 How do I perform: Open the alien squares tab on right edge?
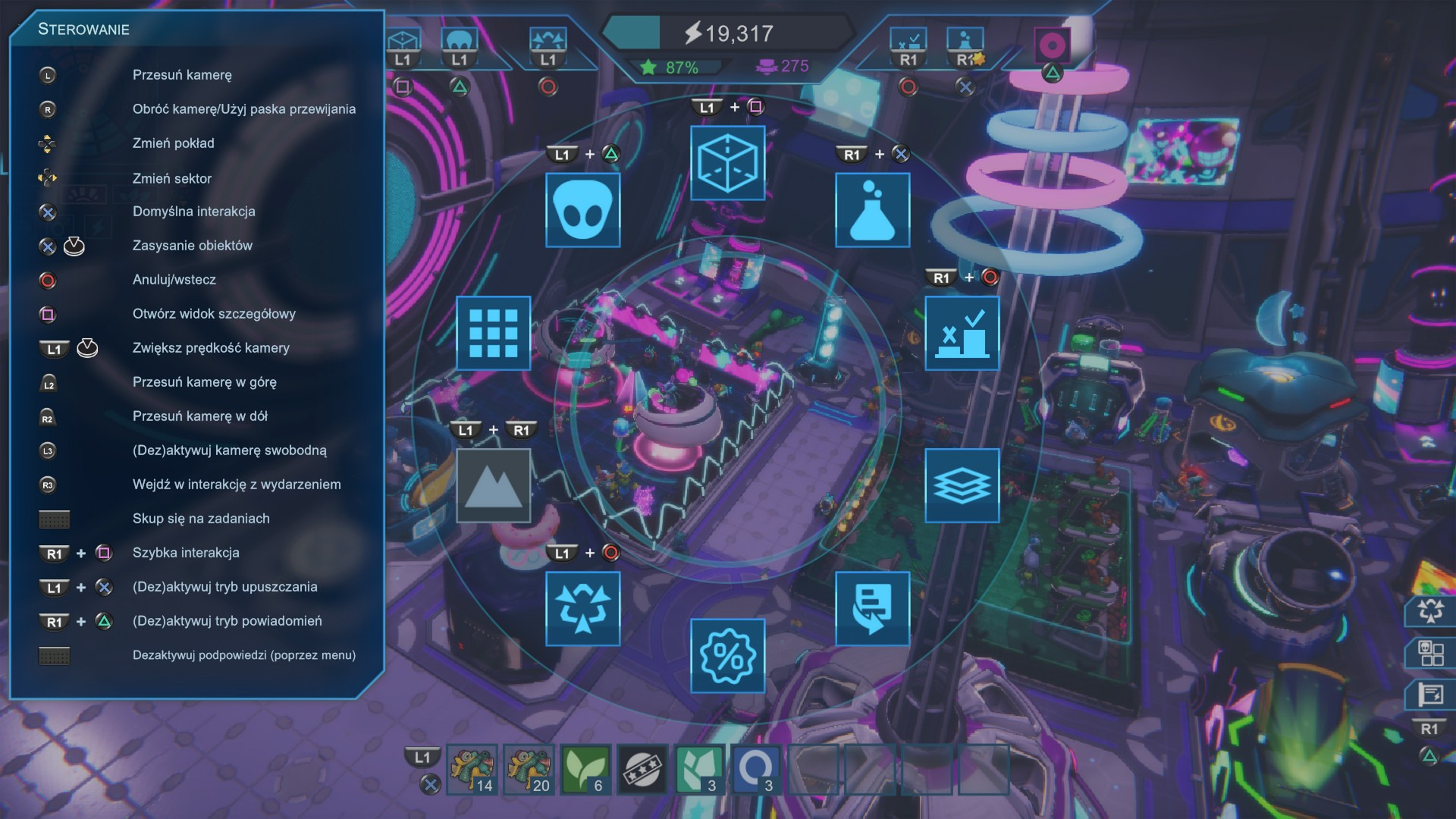pyautogui.click(x=1430, y=653)
